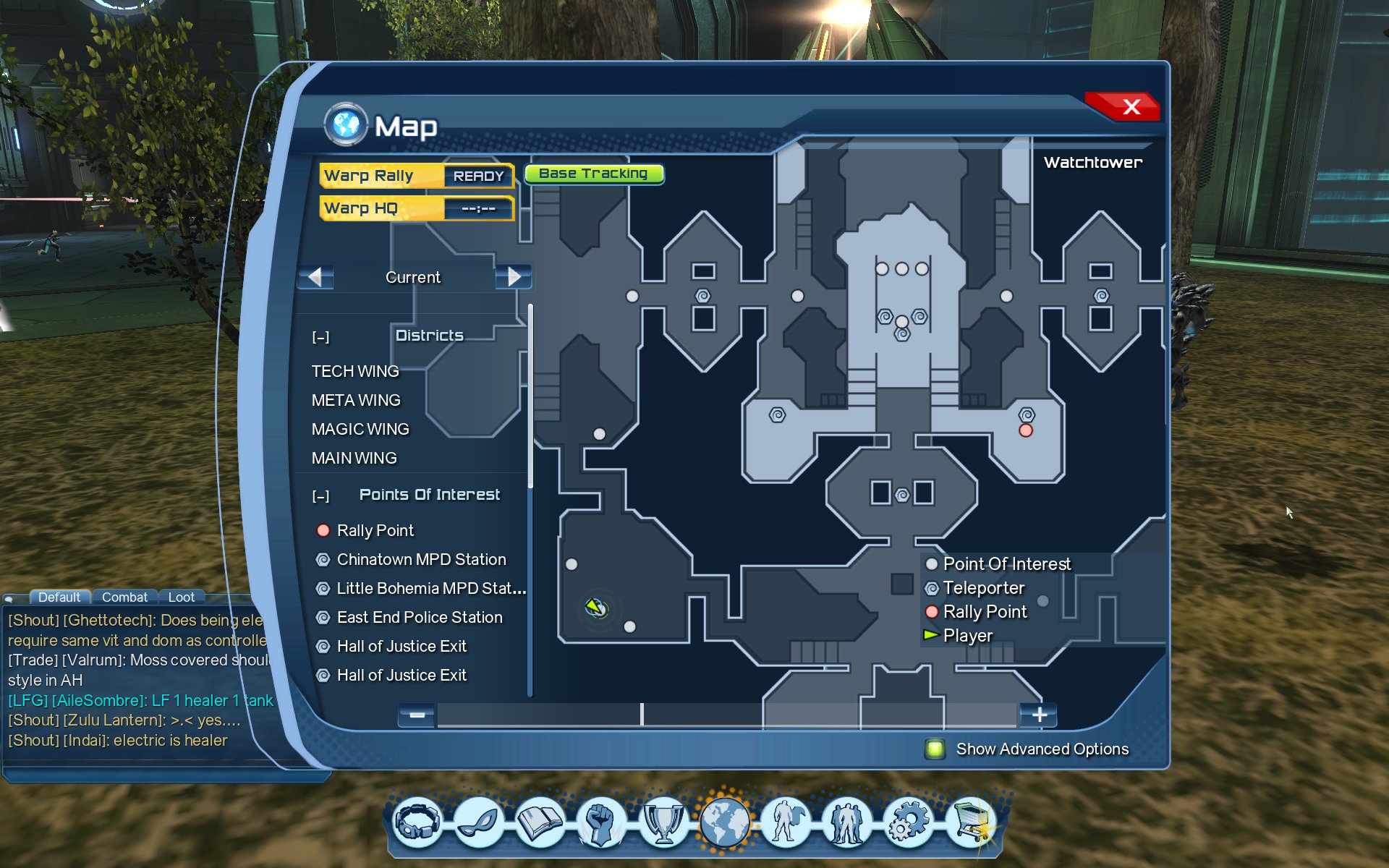Zoom out the map with minus button

click(417, 715)
